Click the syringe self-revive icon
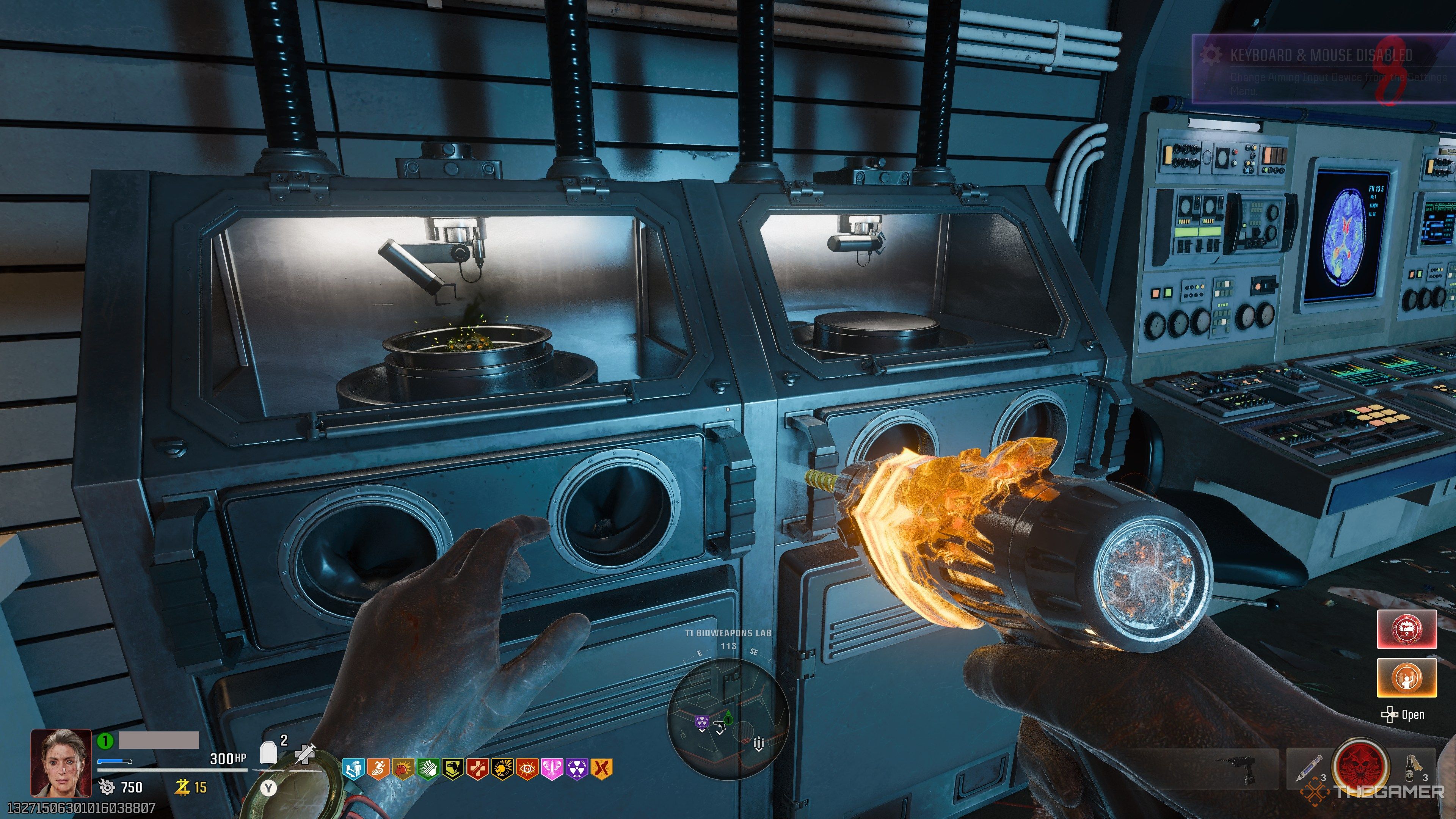This screenshot has height=819, width=1456. 304,754
